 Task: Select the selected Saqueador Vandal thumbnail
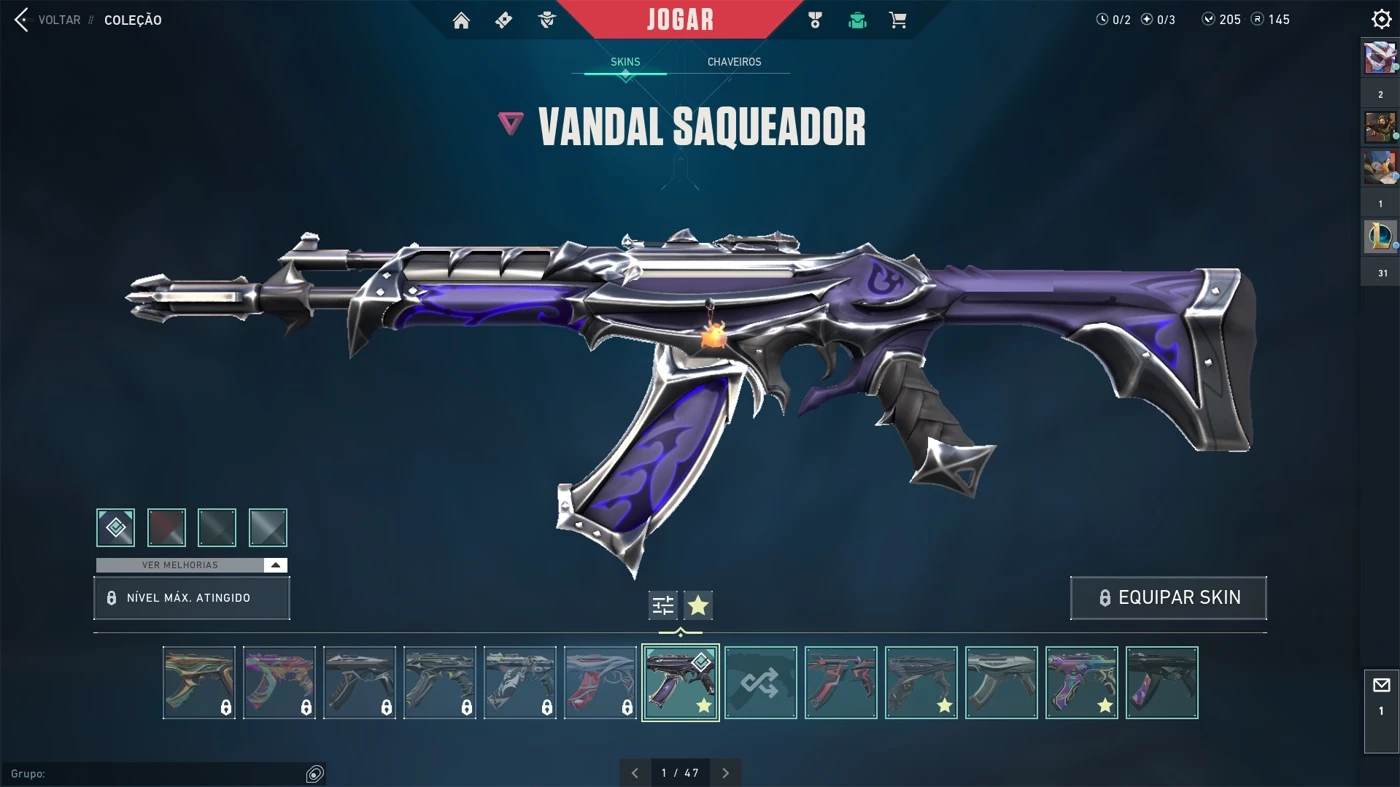(x=680, y=683)
